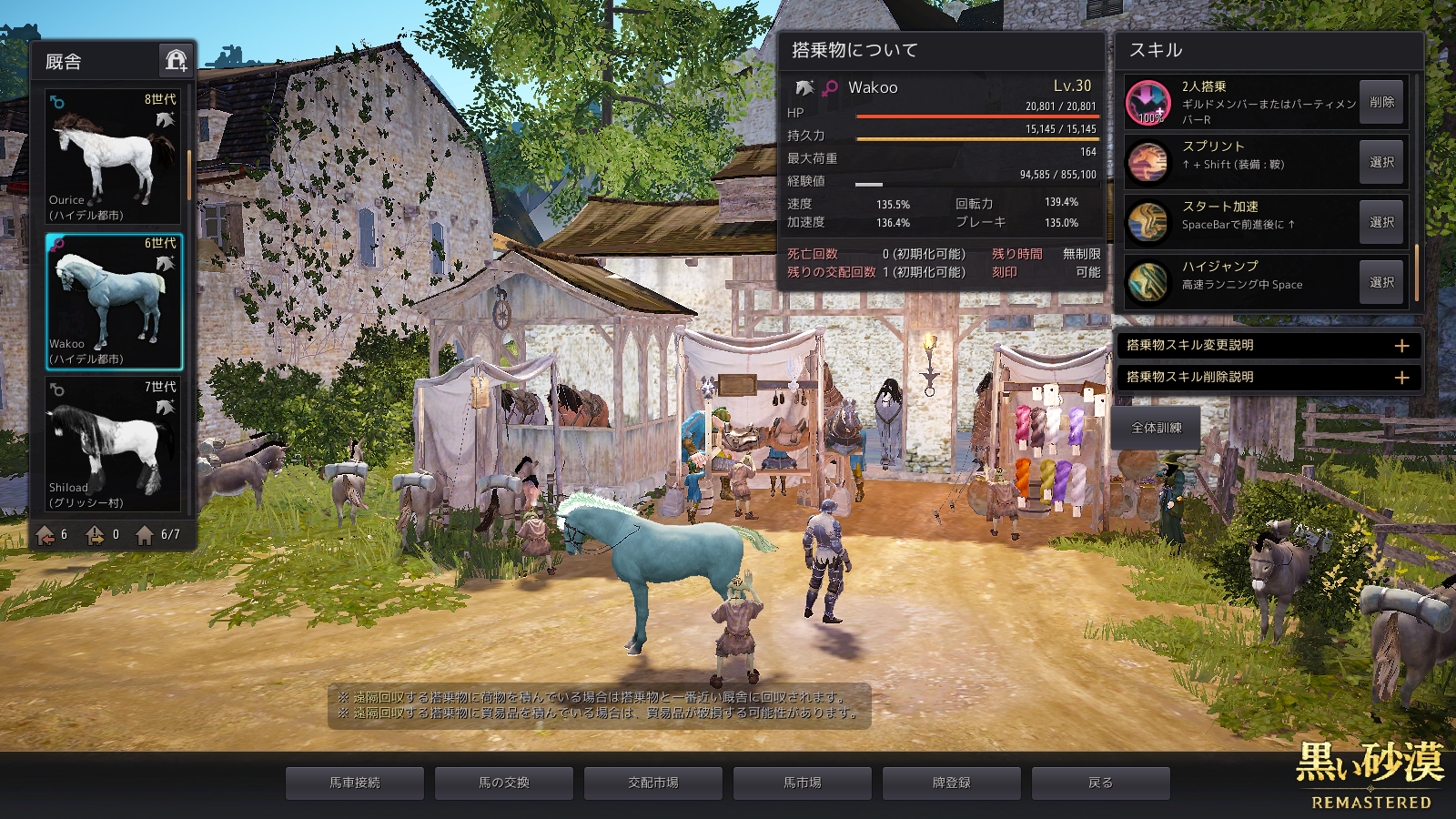Pick the ハイジャンプ skill with 選択
Screen dimensions: 1456x819
click(x=1381, y=282)
